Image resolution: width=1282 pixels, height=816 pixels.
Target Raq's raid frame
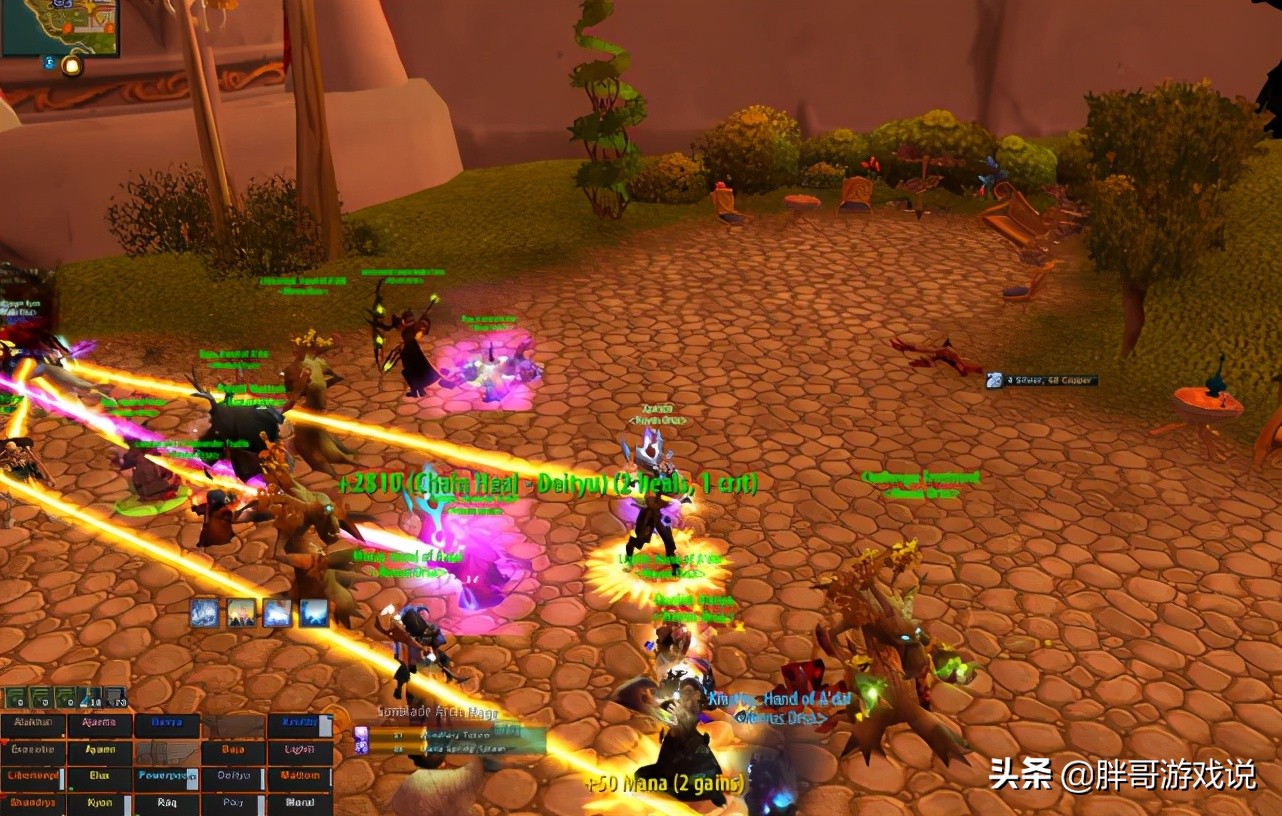point(166,802)
